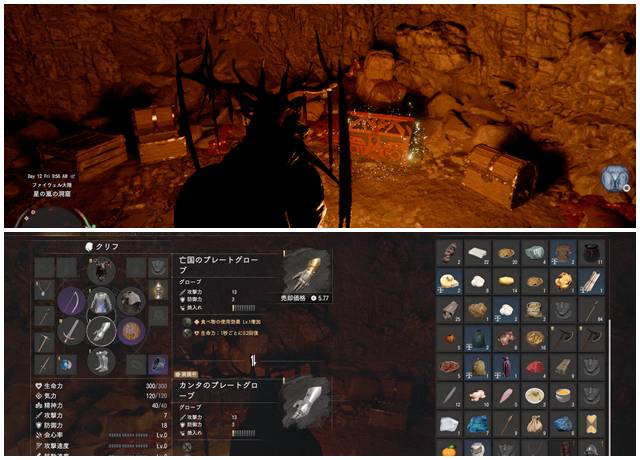
Task: Select the round shield equipment slot
Action: point(130,331)
